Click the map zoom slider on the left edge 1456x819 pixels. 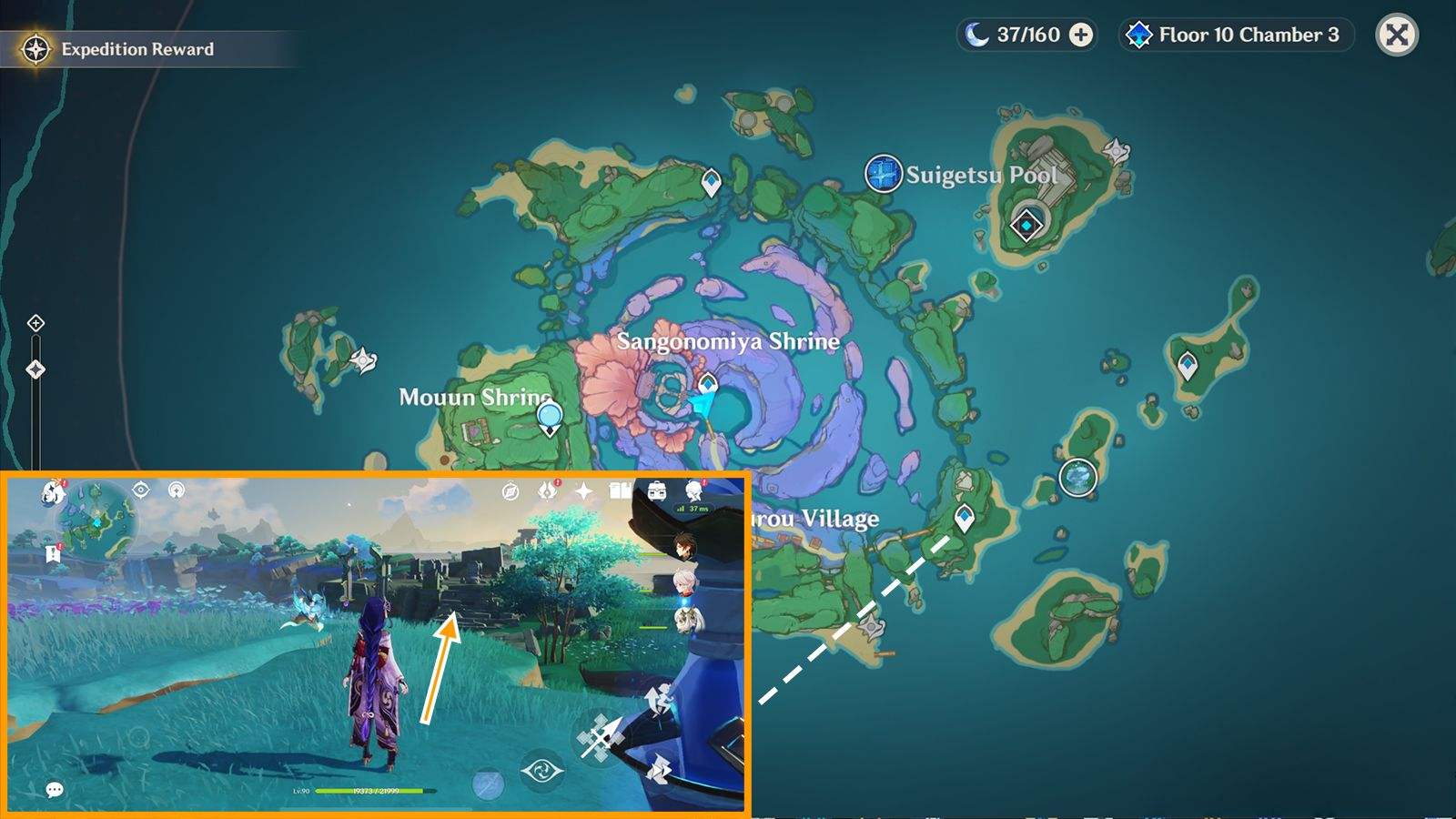35,369
